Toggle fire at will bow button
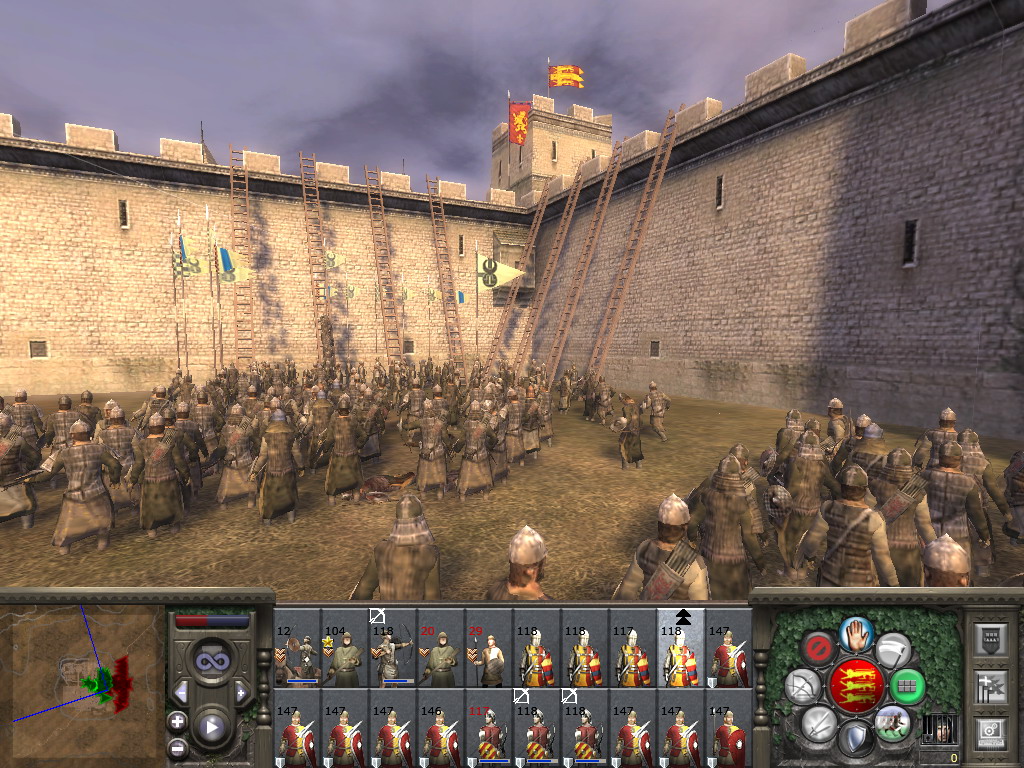This screenshot has width=1024, height=768. pyautogui.click(x=803, y=686)
